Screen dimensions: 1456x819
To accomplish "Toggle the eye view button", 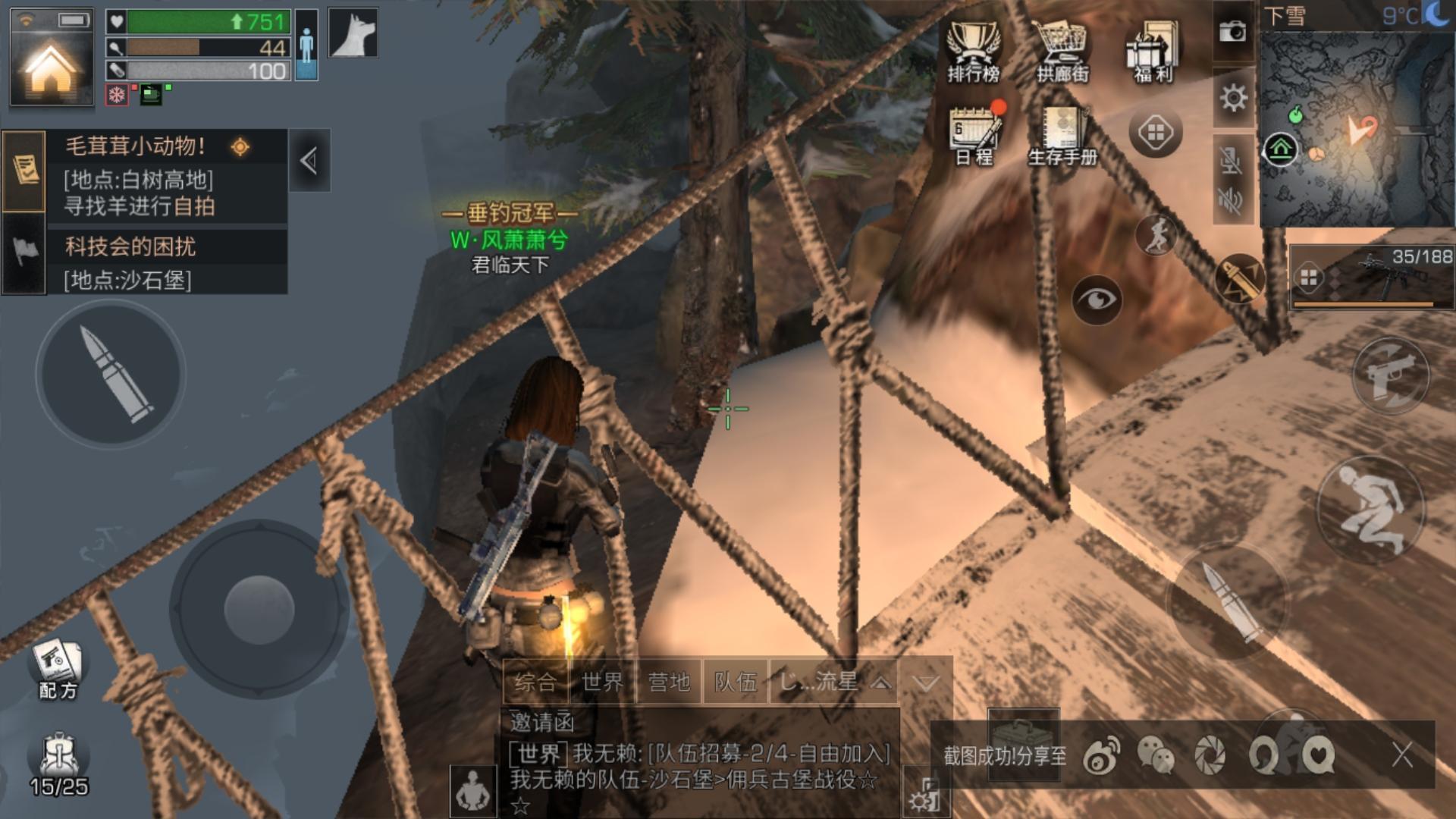I will [1097, 300].
